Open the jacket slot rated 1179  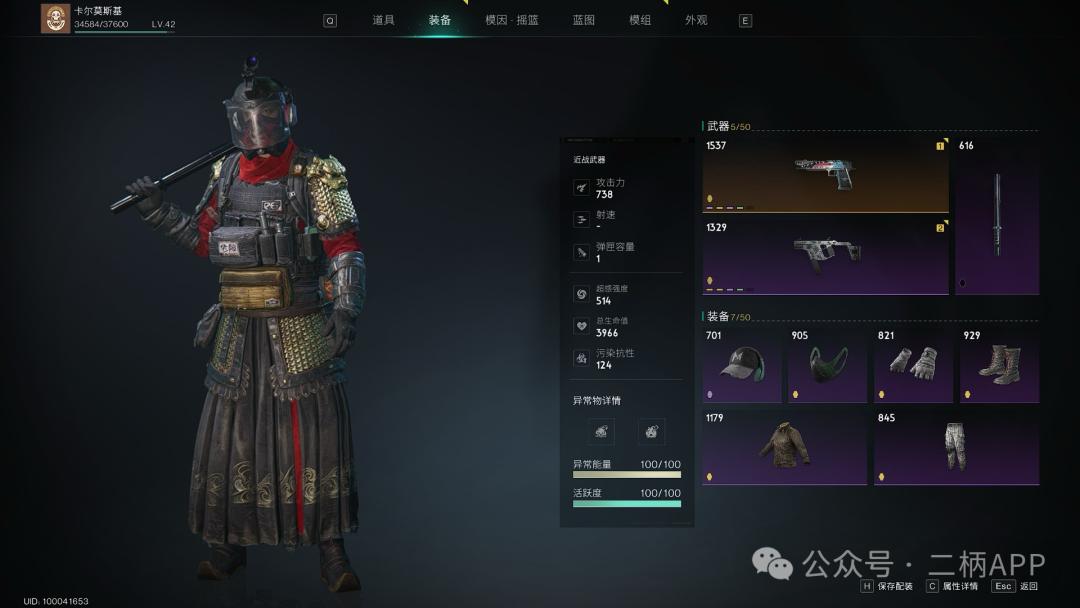click(x=784, y=447)
